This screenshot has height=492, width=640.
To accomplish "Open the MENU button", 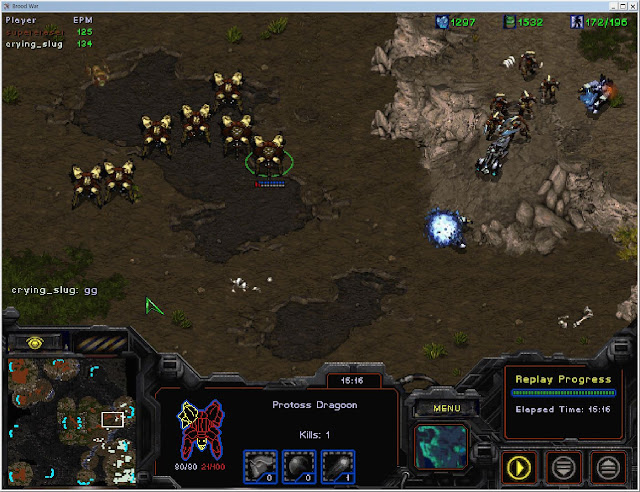I will (441, 408).
